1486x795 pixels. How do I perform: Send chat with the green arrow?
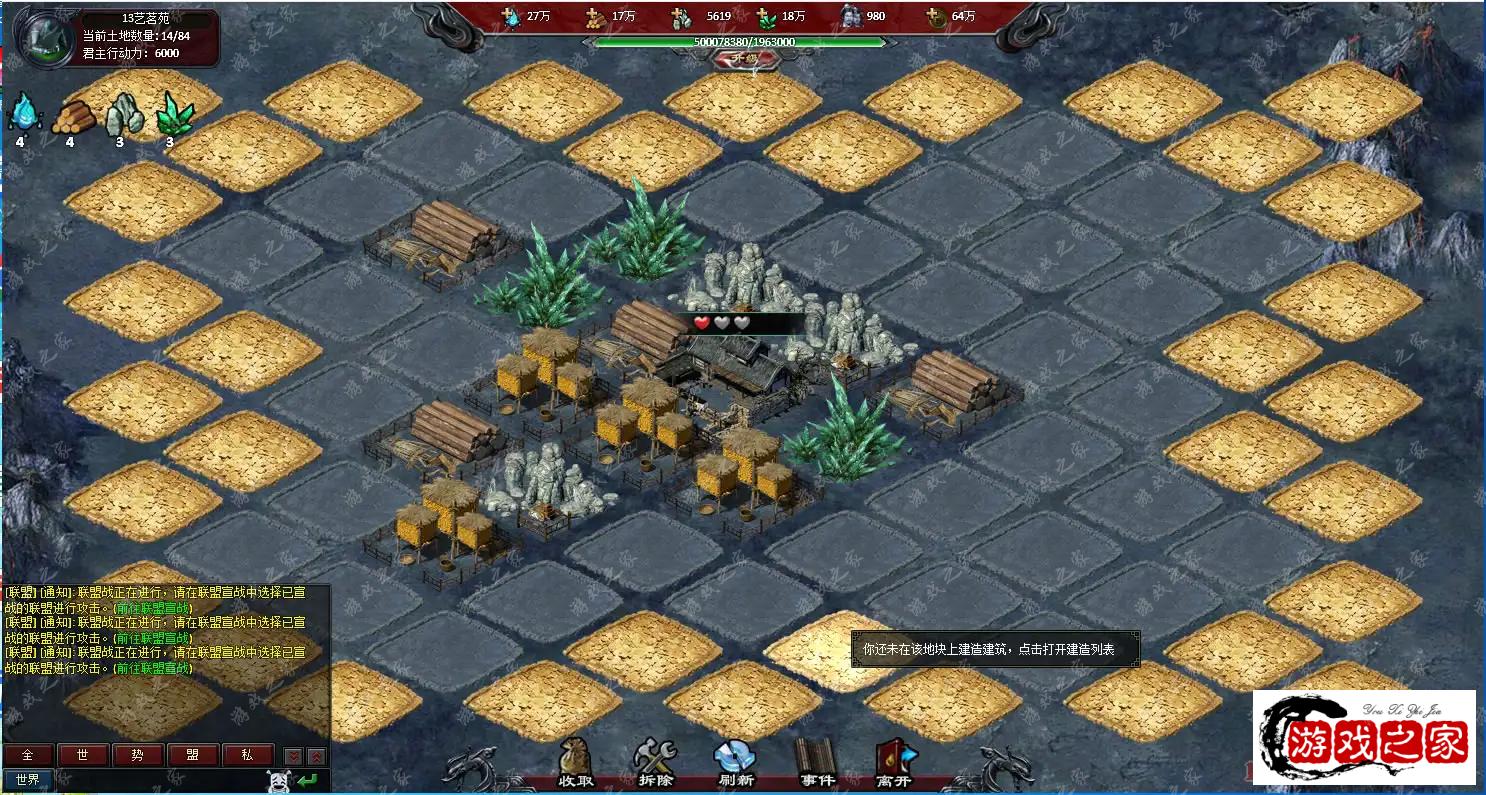tap(308, 780)
